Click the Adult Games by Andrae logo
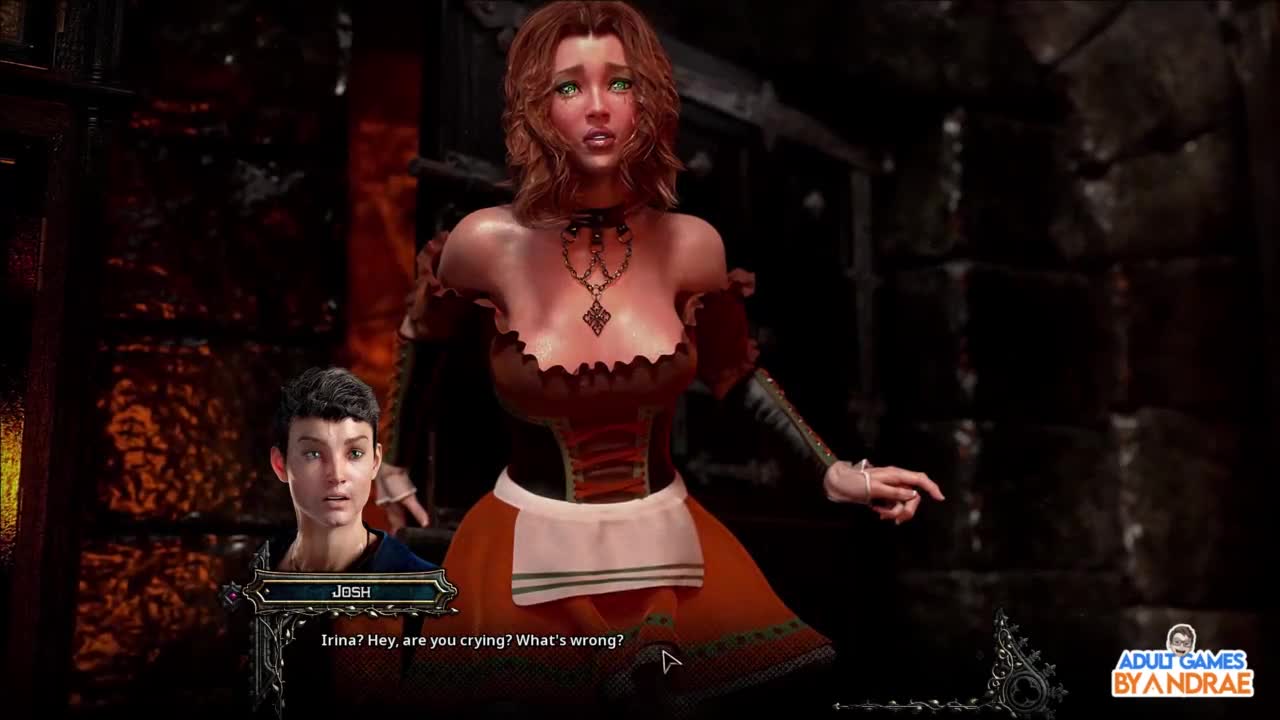The image size is (1280, 720). tap(1182, 666)
